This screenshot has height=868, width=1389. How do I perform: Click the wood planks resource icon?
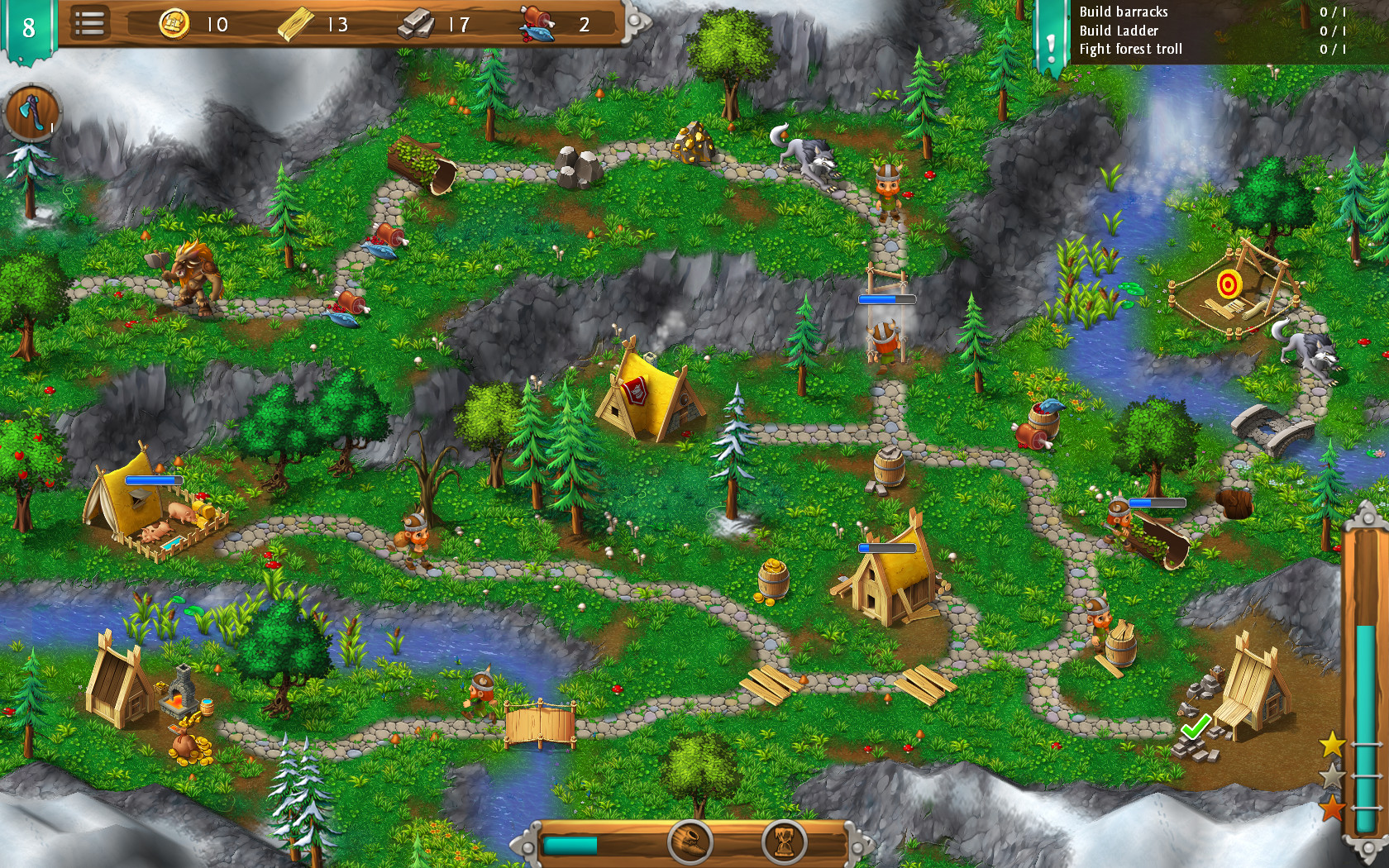coord(295,24)
